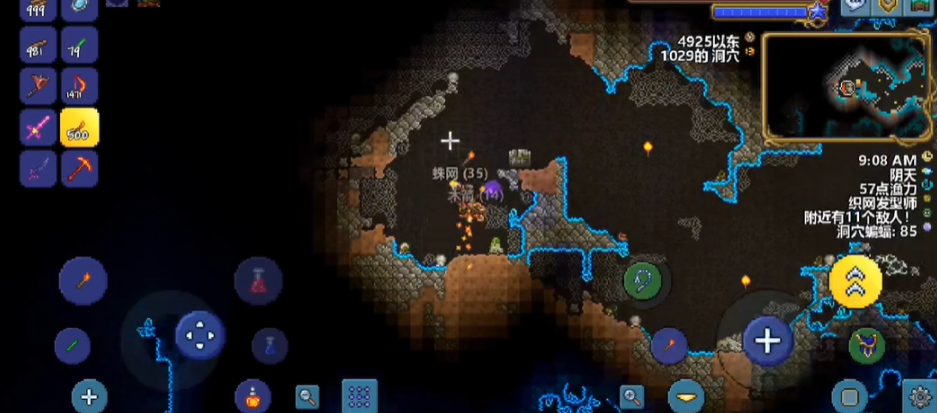Activate the grappling hook button
Screen dimensions: 937x413
(x=642, y=281)
